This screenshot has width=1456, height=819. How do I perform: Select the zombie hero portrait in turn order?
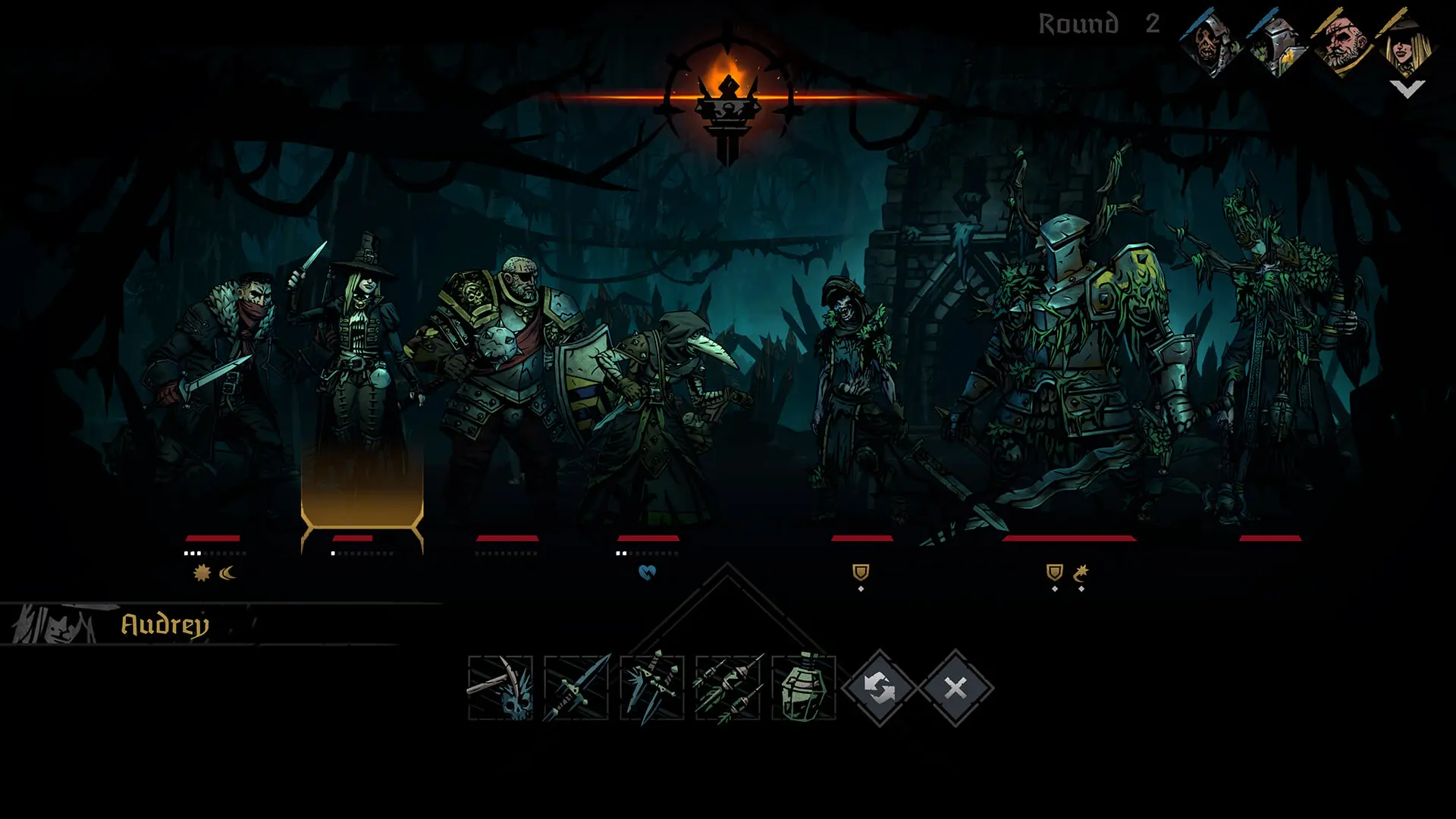pos(1210,42)
